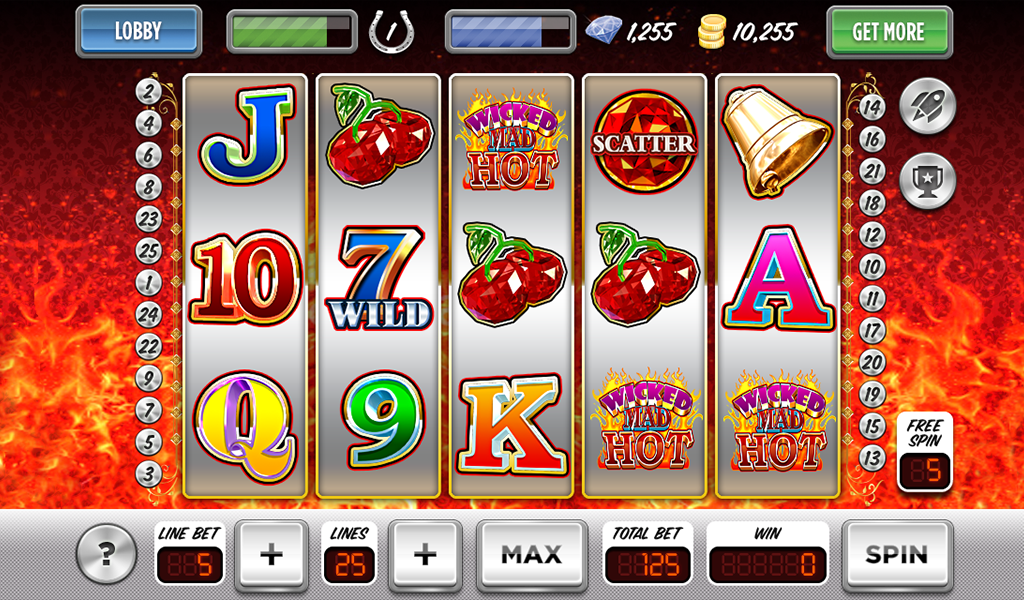Tap the gold coins balance icon
The height and width of the screenshot is (600, 1024).
click(x=712, y=31)
